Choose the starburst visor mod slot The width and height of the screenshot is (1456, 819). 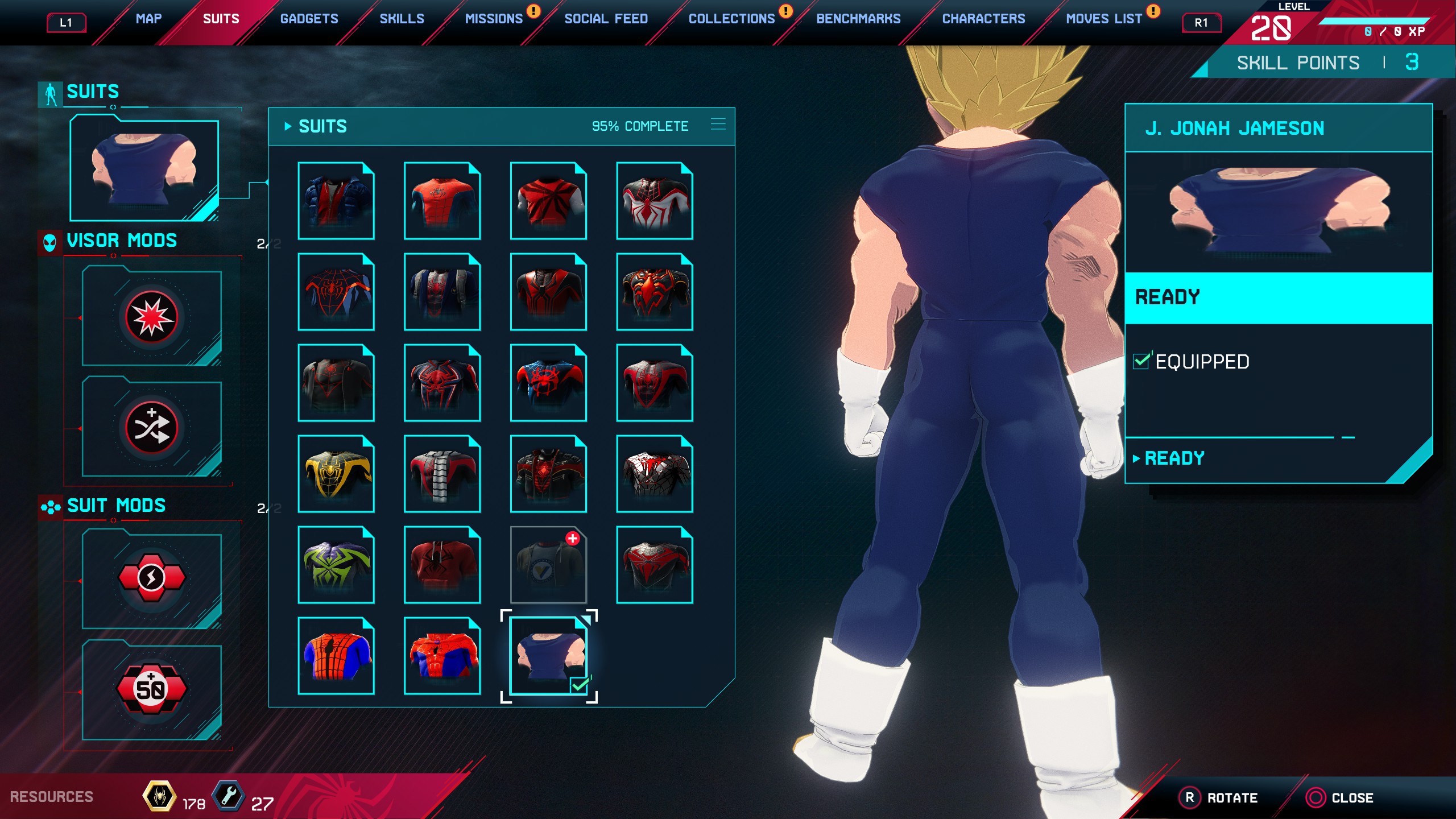pyautogui.click(x=151, y=317)
